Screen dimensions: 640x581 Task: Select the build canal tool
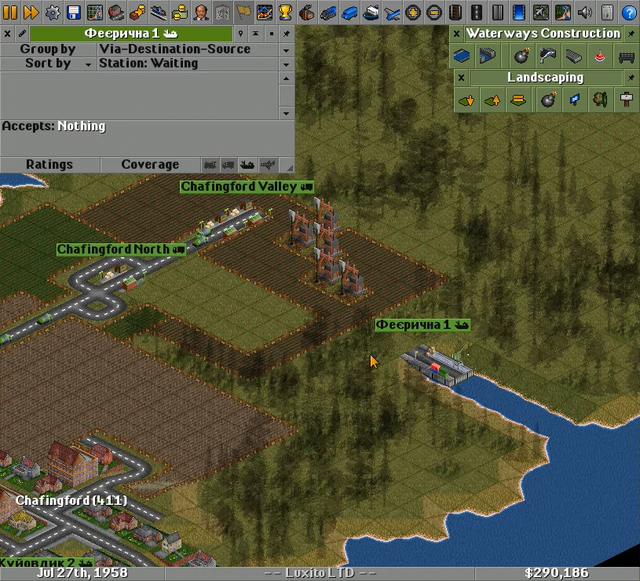pos(462,56)
